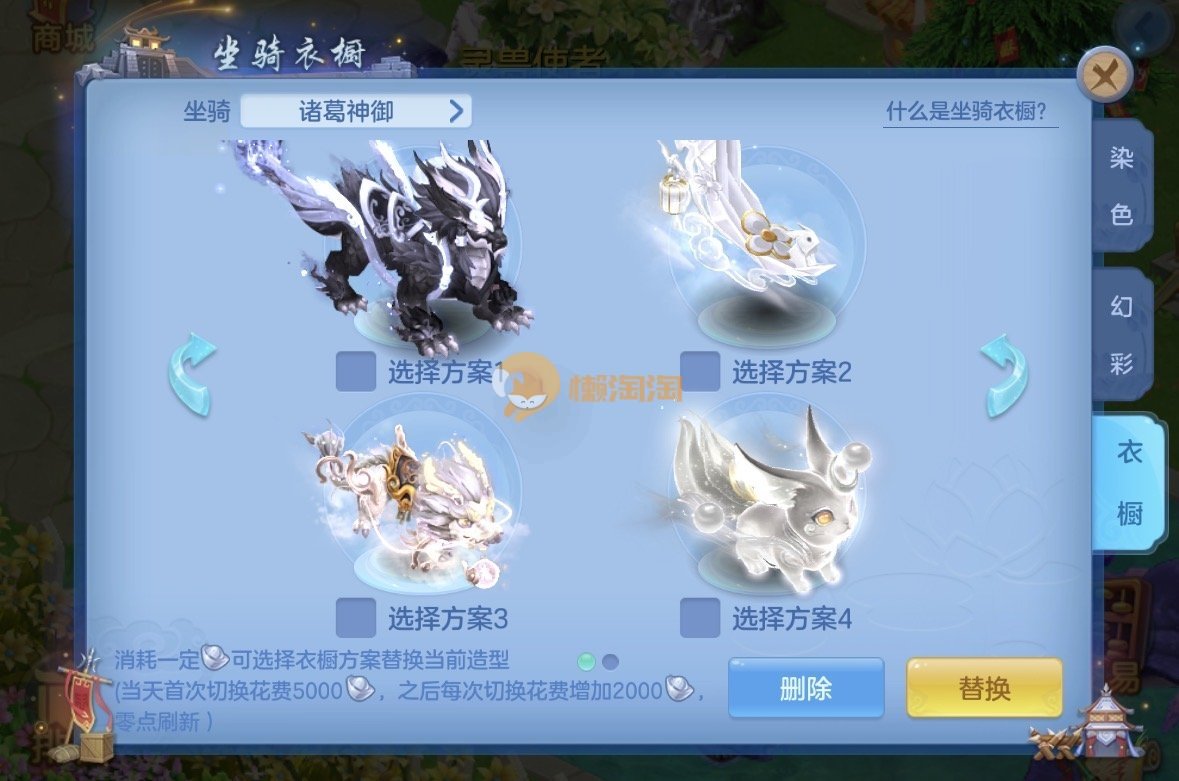The width and height of the screenshot is (1179, 781).
Task: Click the yellow 替换 button
Action: click(984, 688)
